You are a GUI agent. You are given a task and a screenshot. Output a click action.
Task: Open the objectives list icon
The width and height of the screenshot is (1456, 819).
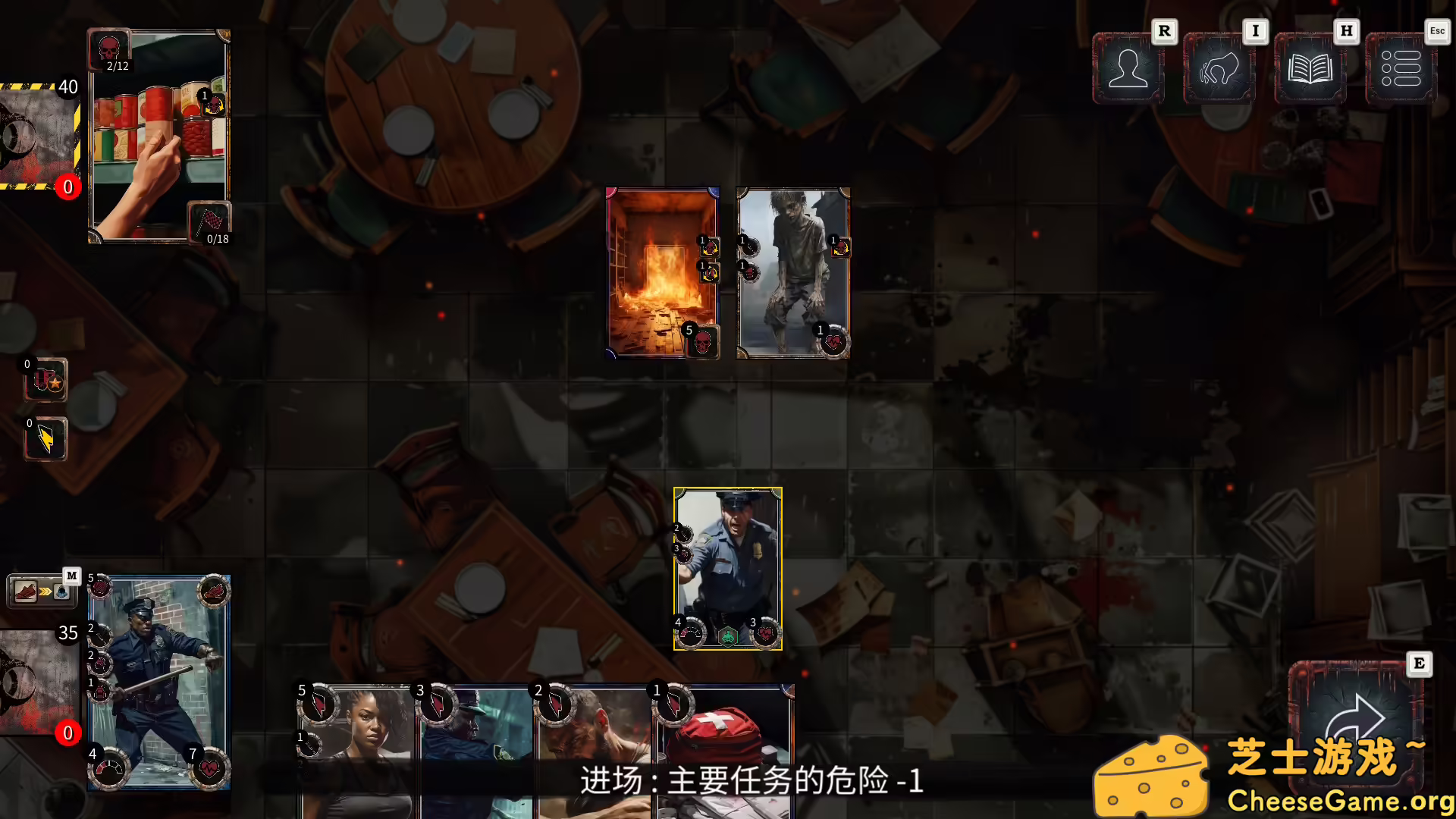click(1401, 70)
